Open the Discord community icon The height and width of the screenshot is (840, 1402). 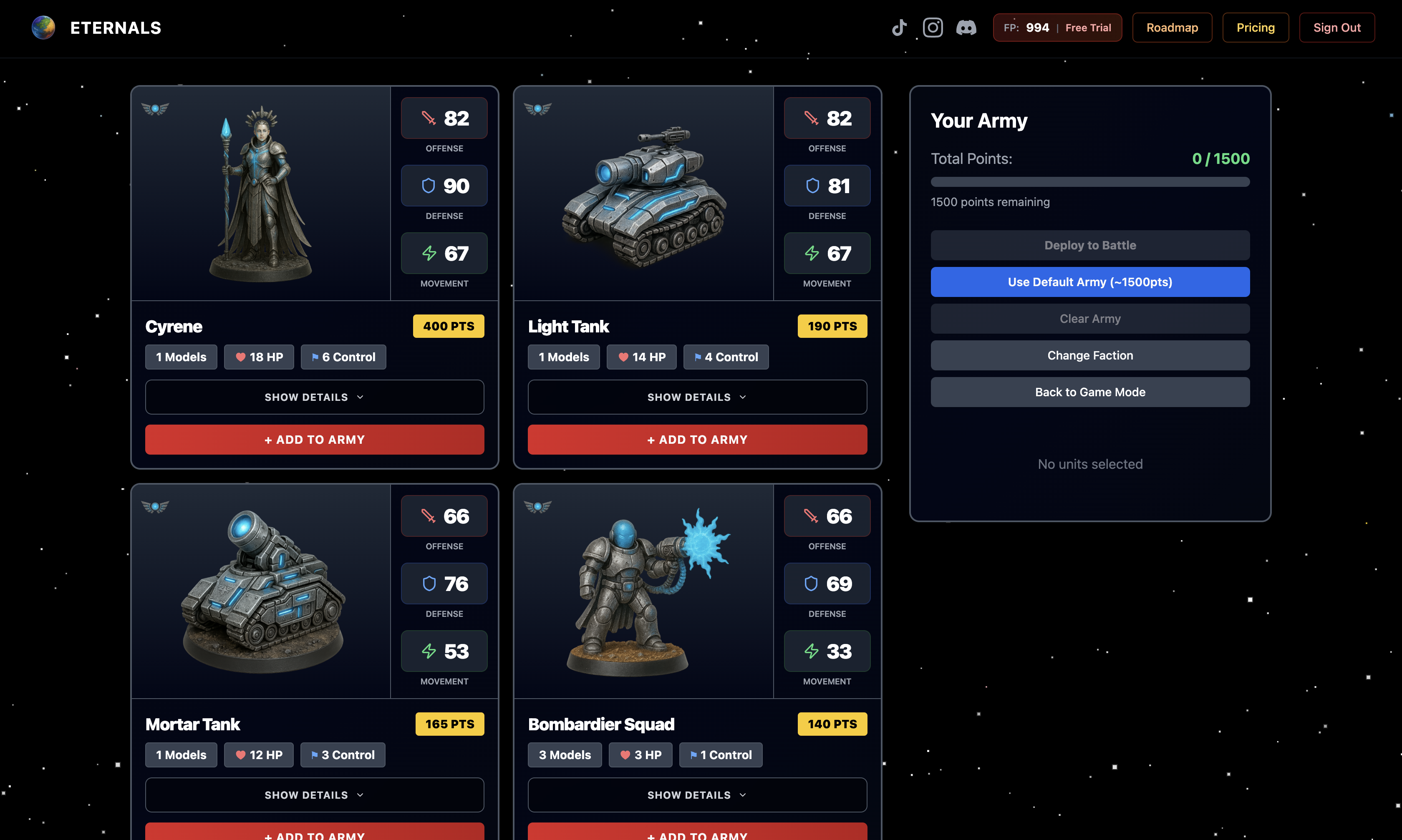(x=966, y=27)
